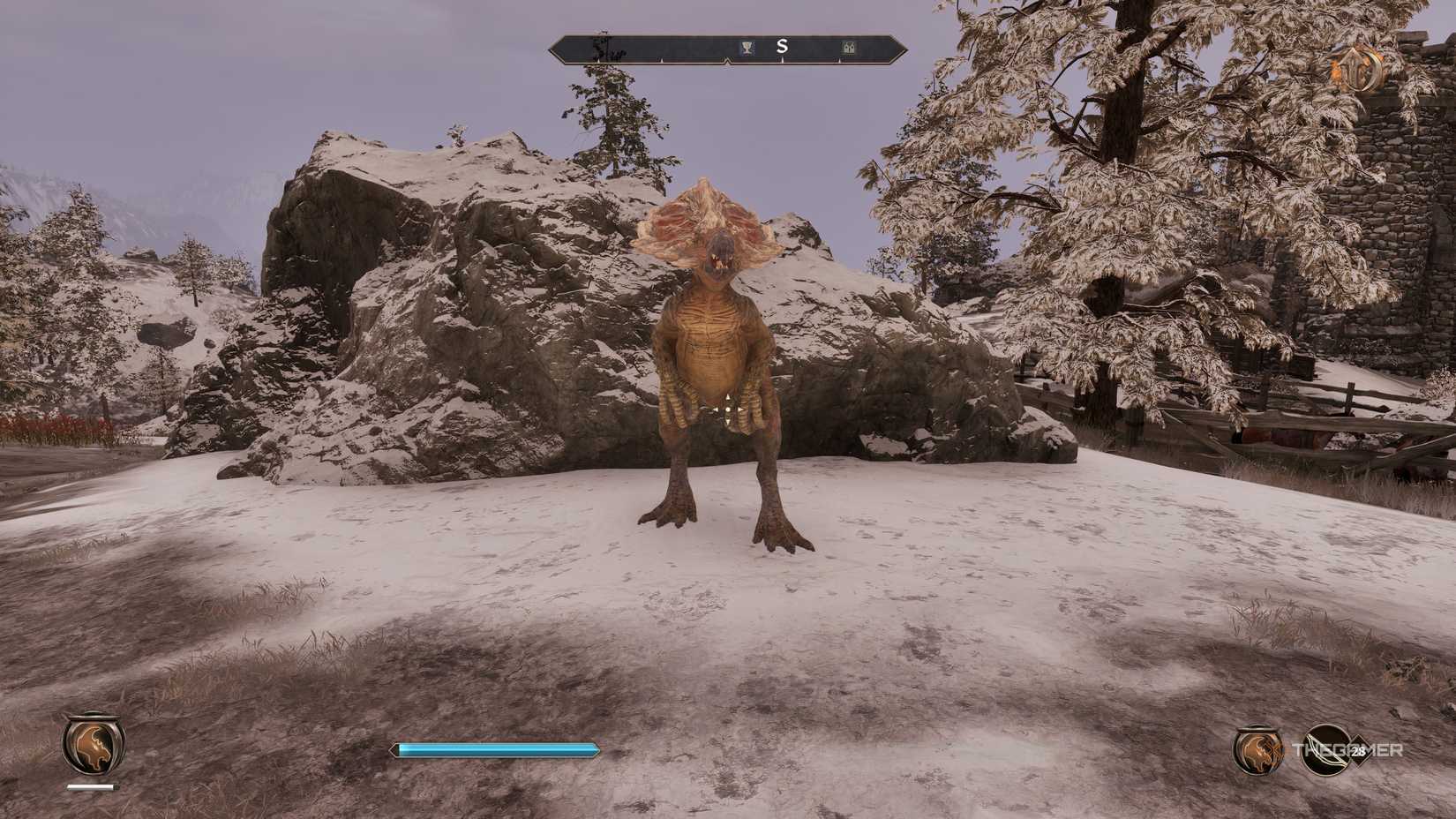The height and width of the screenshot is (819, 1456).
Task: Select the chalice quest marker on the compass
Action: pos(747,47)
